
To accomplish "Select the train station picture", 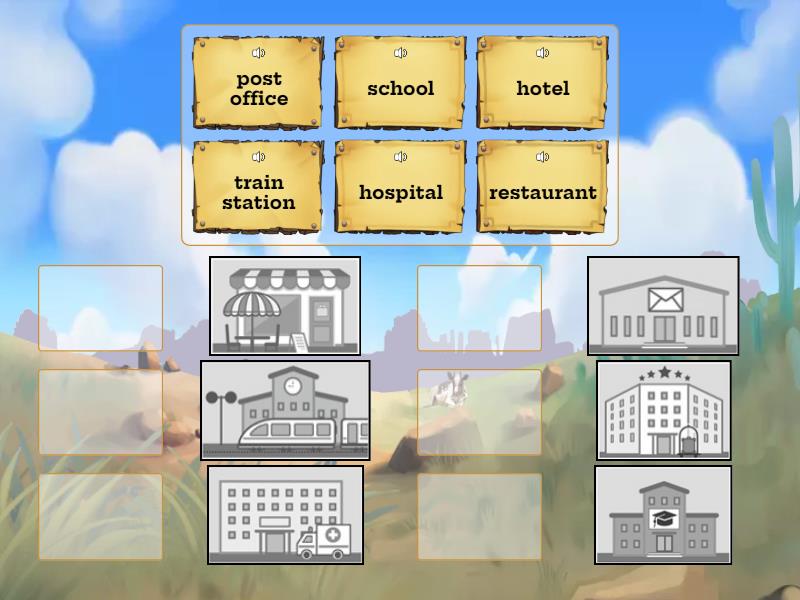I will pos(285,410).
